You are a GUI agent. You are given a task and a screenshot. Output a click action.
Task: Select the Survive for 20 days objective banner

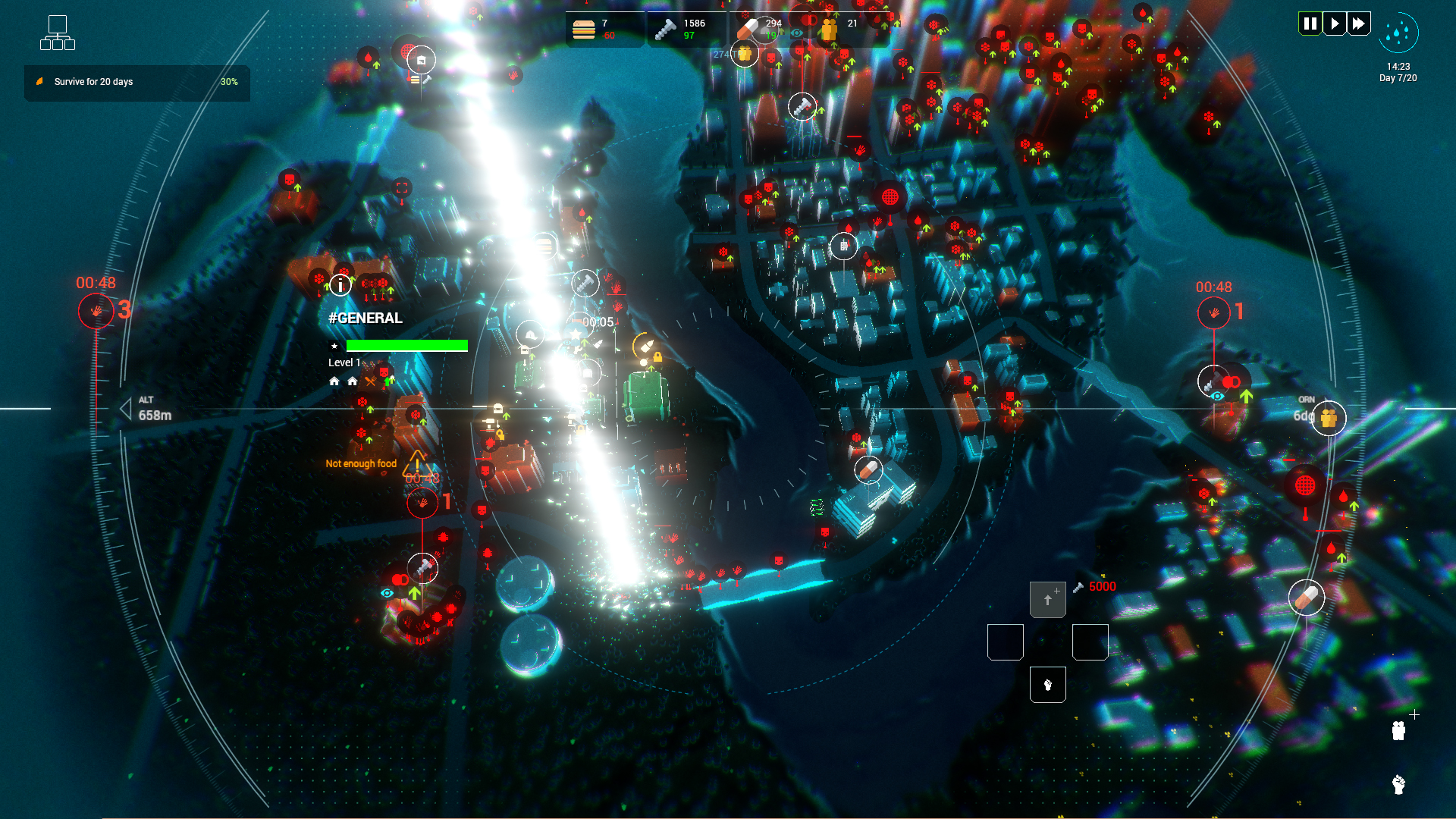pos(136,83)
